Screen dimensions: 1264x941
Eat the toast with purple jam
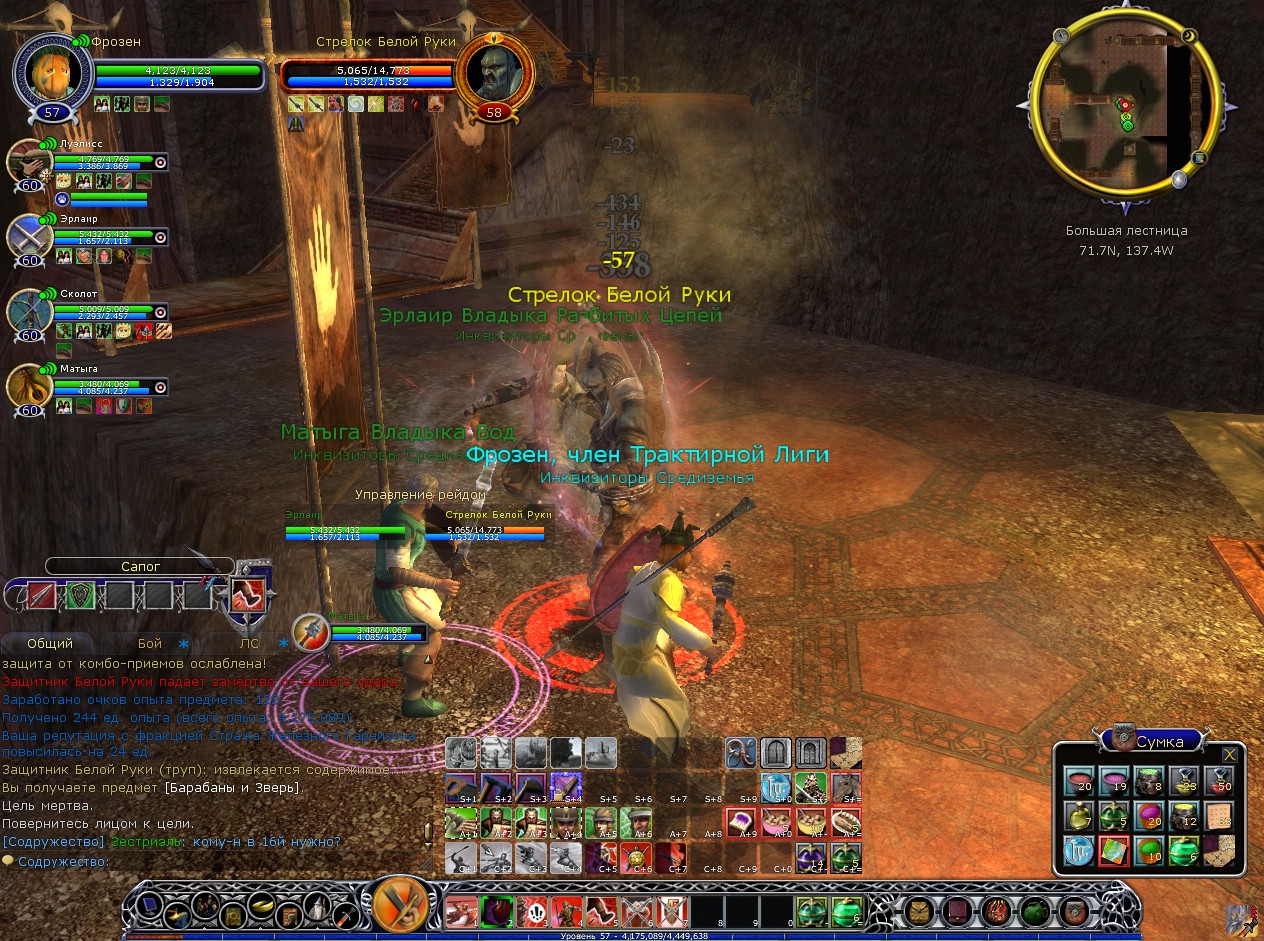pyautogui.click(x=740, y=822)
